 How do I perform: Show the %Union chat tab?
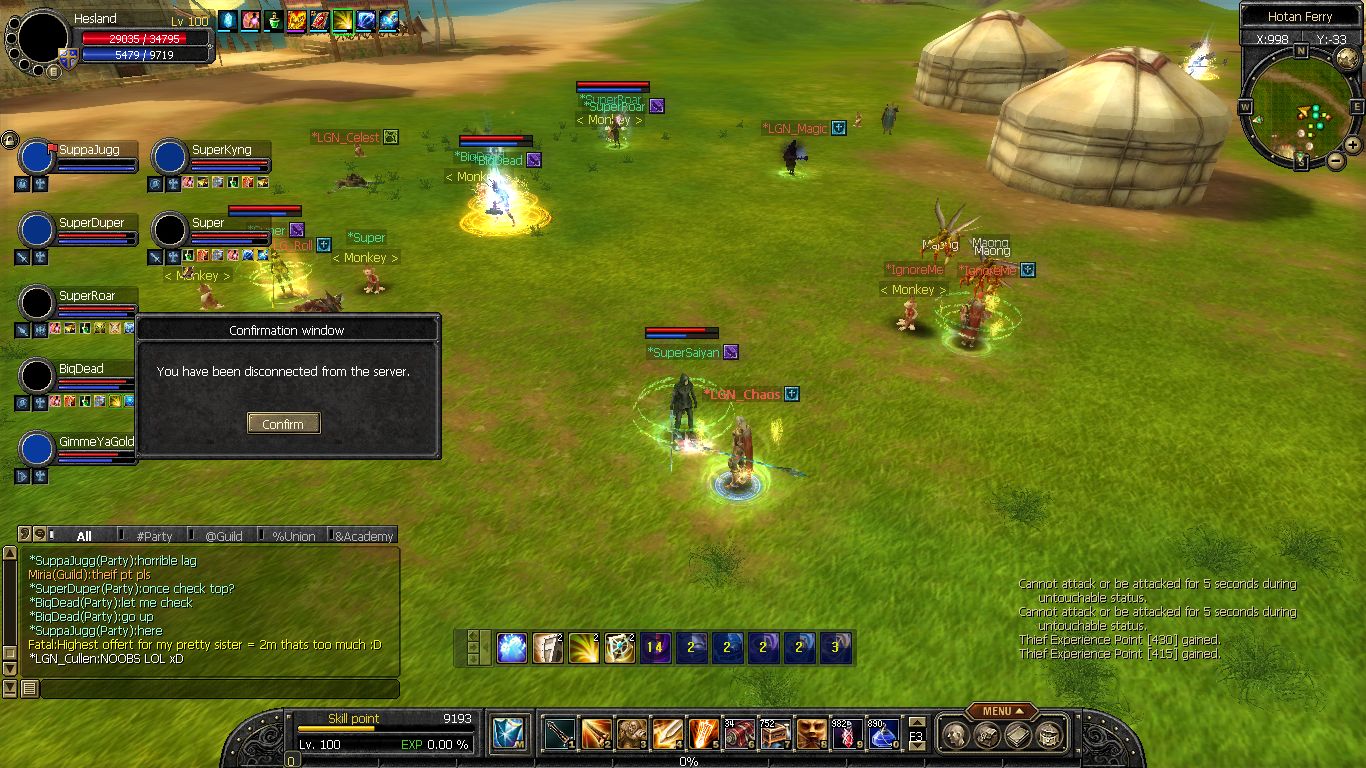pyautogui.click(x=294, y=536)
